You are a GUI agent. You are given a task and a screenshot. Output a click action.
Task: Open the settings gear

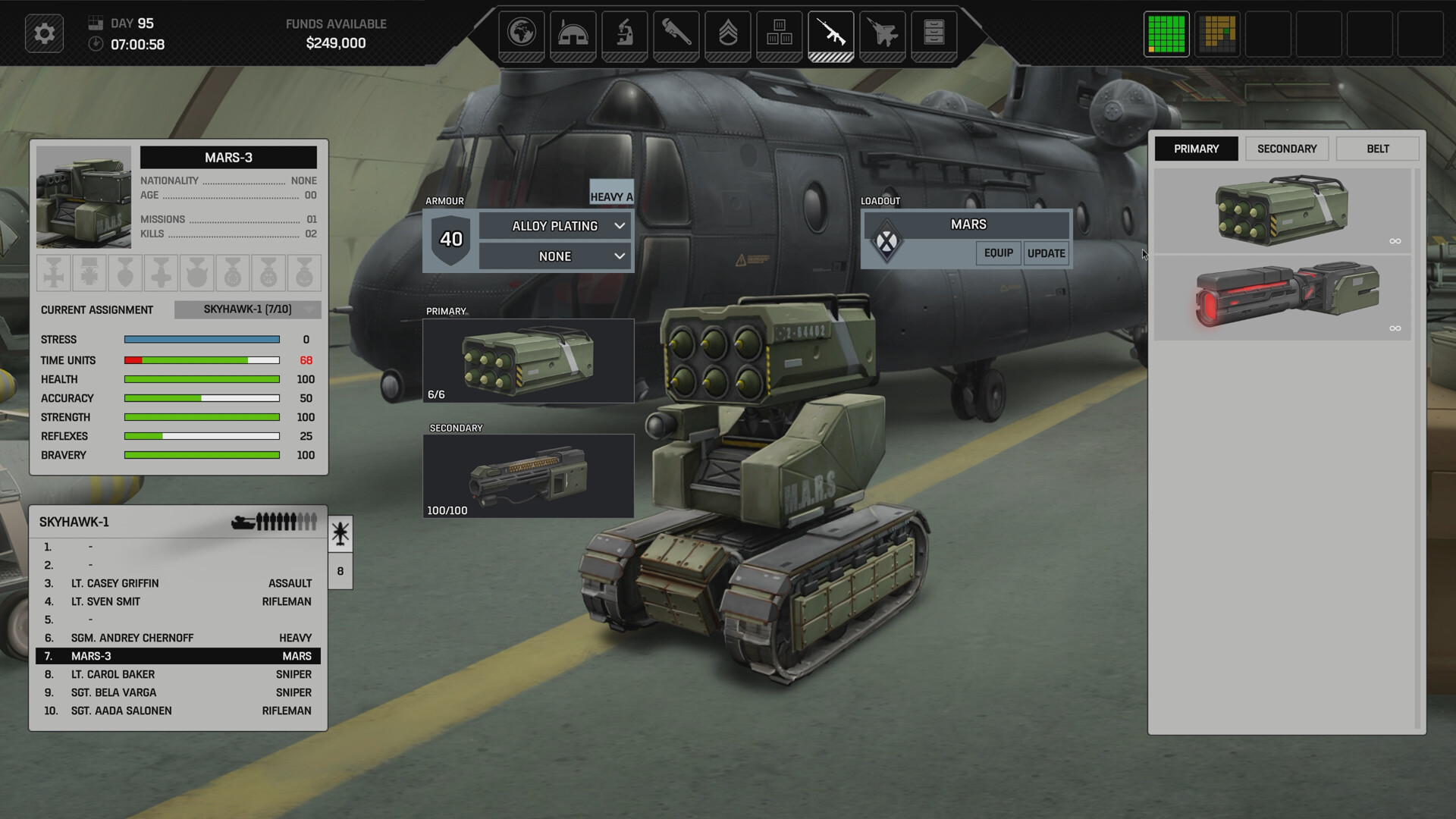click(x=44, y=33)
